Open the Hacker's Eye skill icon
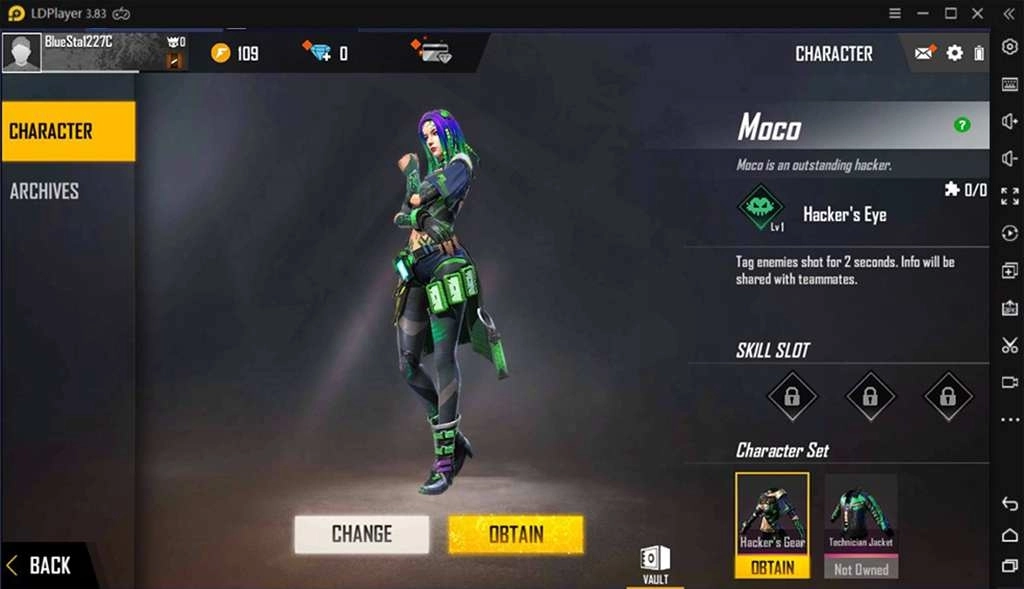 click(x=760, y=210)
